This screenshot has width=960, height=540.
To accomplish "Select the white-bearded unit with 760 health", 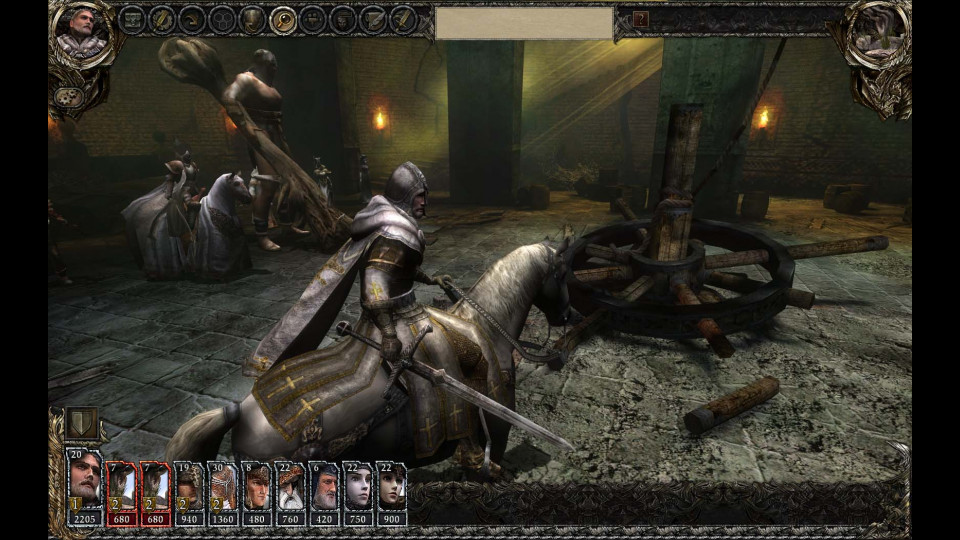I will [290, 487].
